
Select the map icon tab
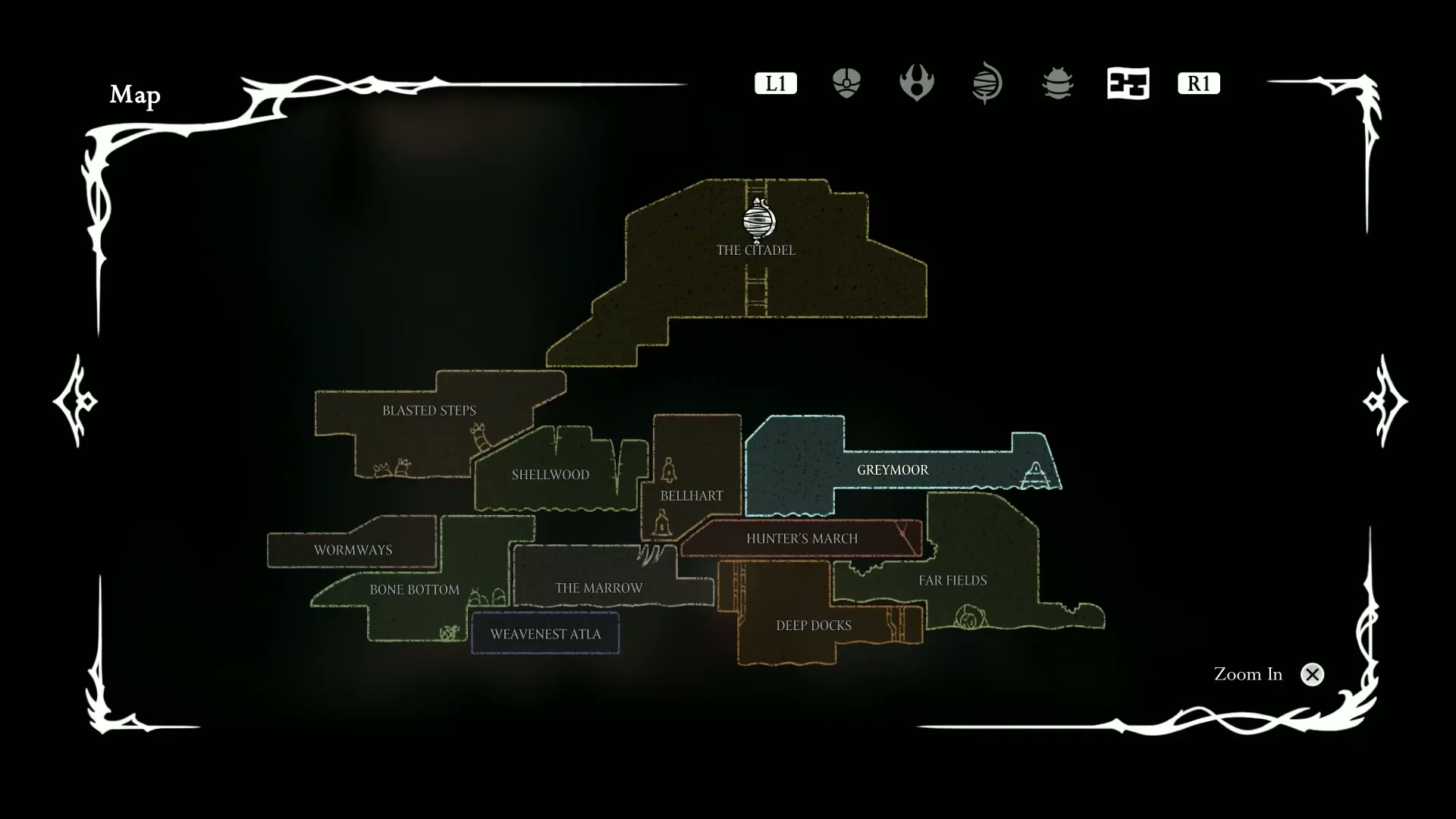click(x=1128, y=83)
